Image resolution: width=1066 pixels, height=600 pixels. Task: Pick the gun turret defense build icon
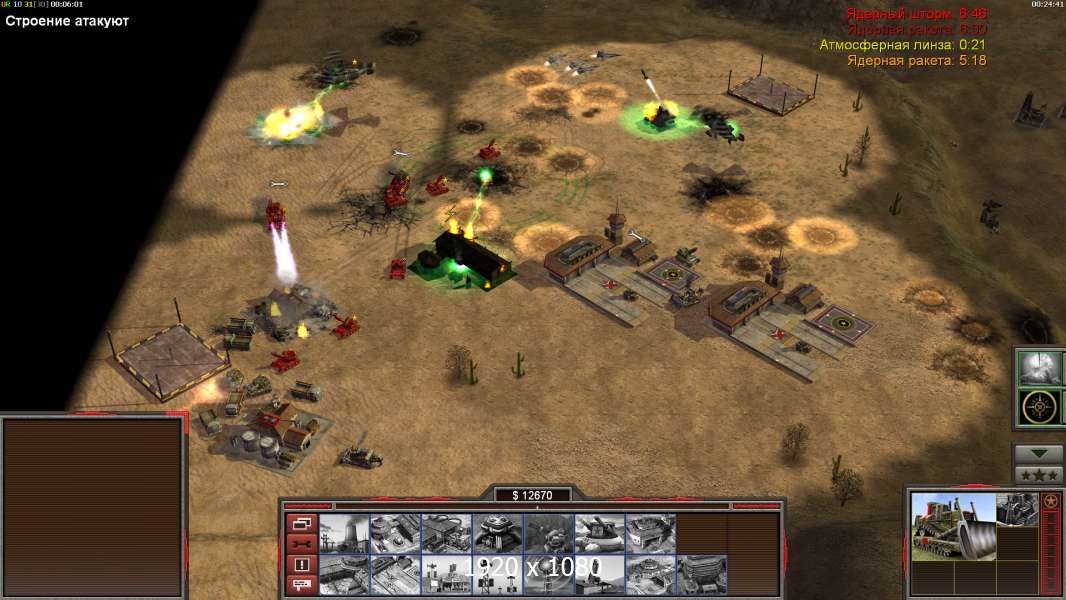599,533
